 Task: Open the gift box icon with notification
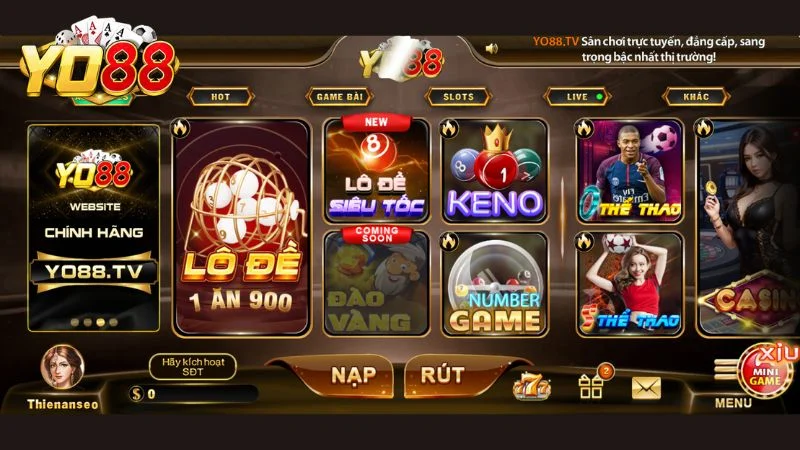coord(592,385)
